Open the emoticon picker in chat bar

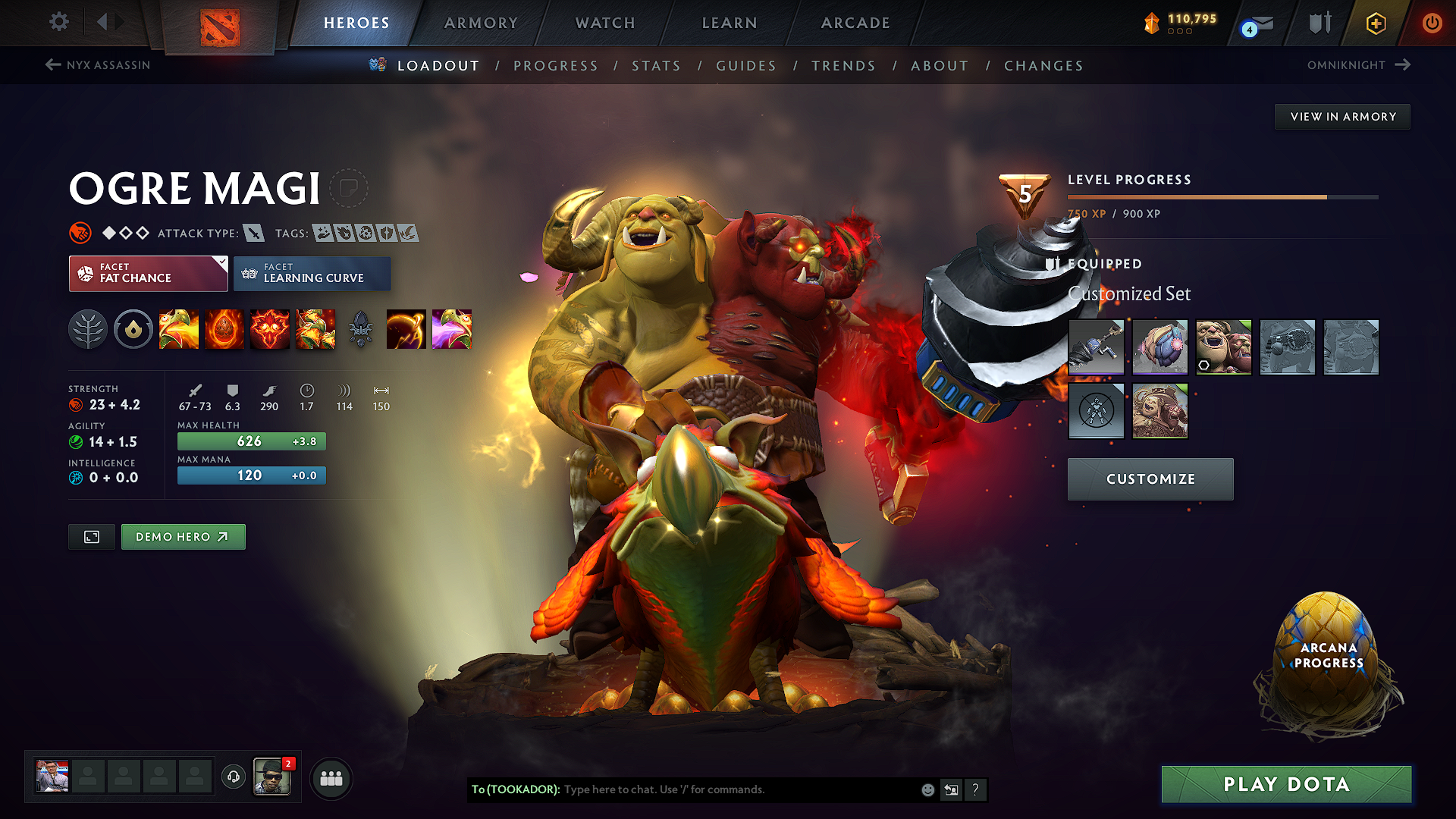(927, 789)
